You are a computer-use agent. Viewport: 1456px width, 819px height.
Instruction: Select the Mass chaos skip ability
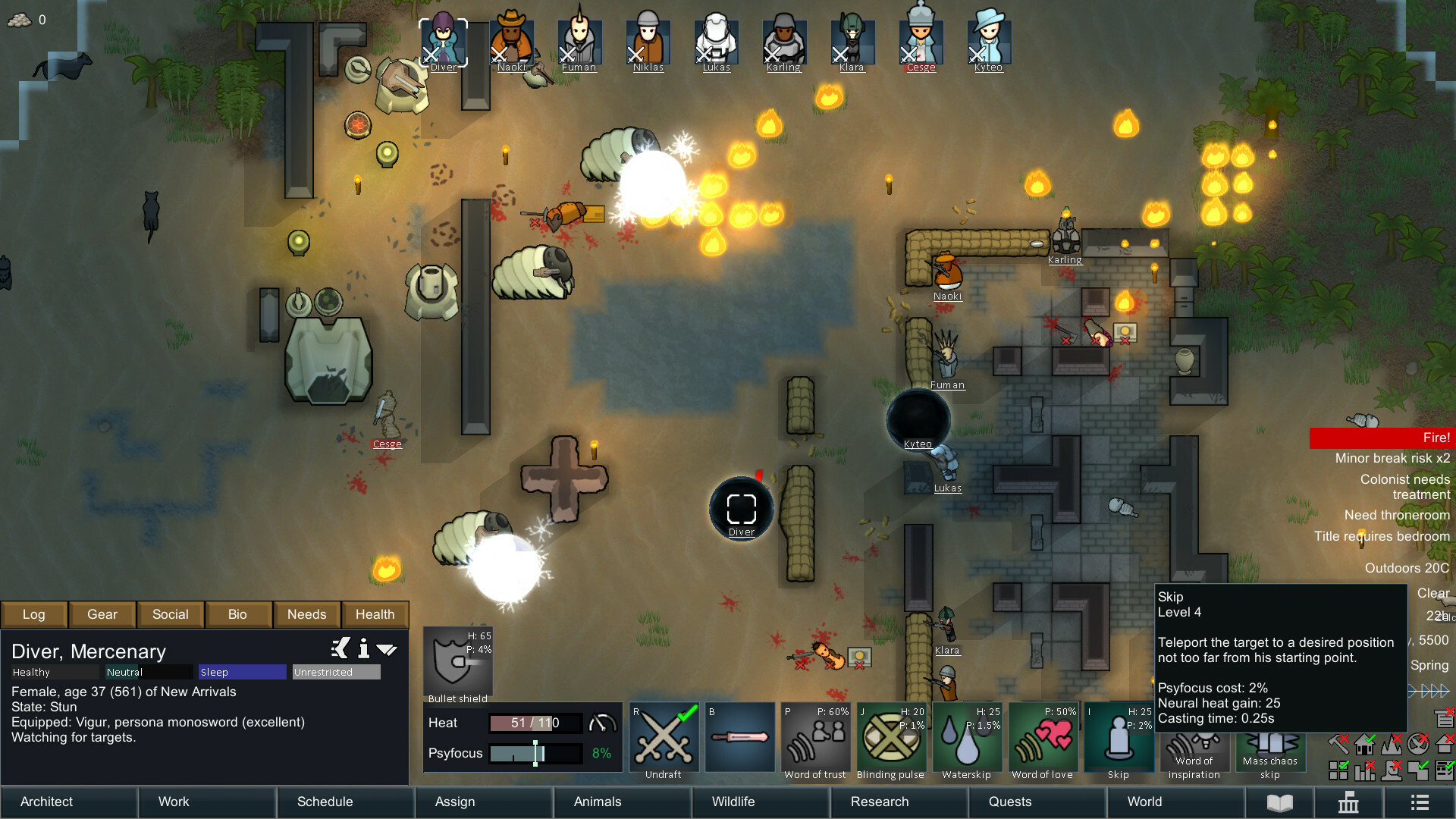point(1271,739)
